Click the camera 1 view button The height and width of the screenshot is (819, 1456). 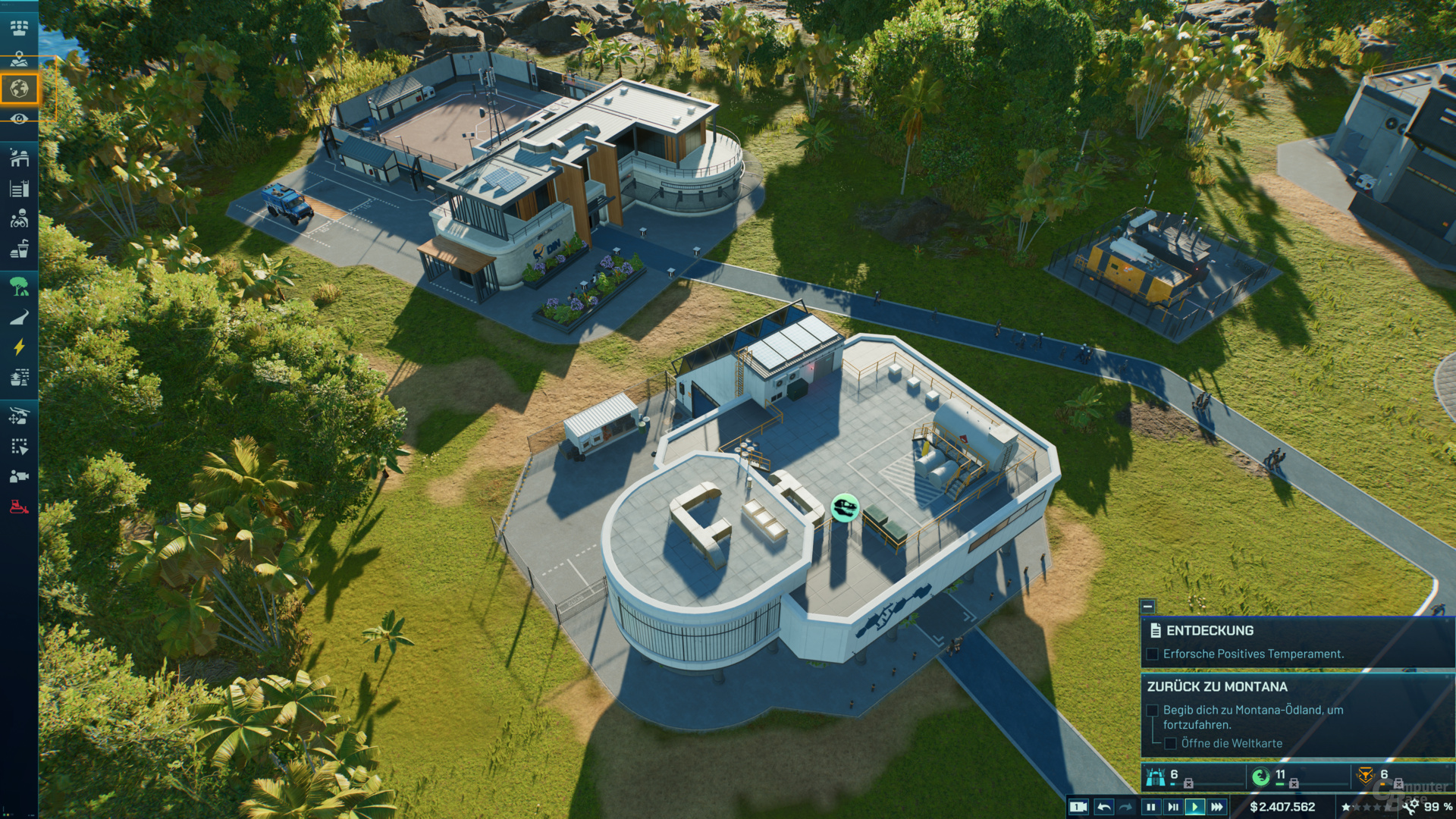click(1078, 807)
